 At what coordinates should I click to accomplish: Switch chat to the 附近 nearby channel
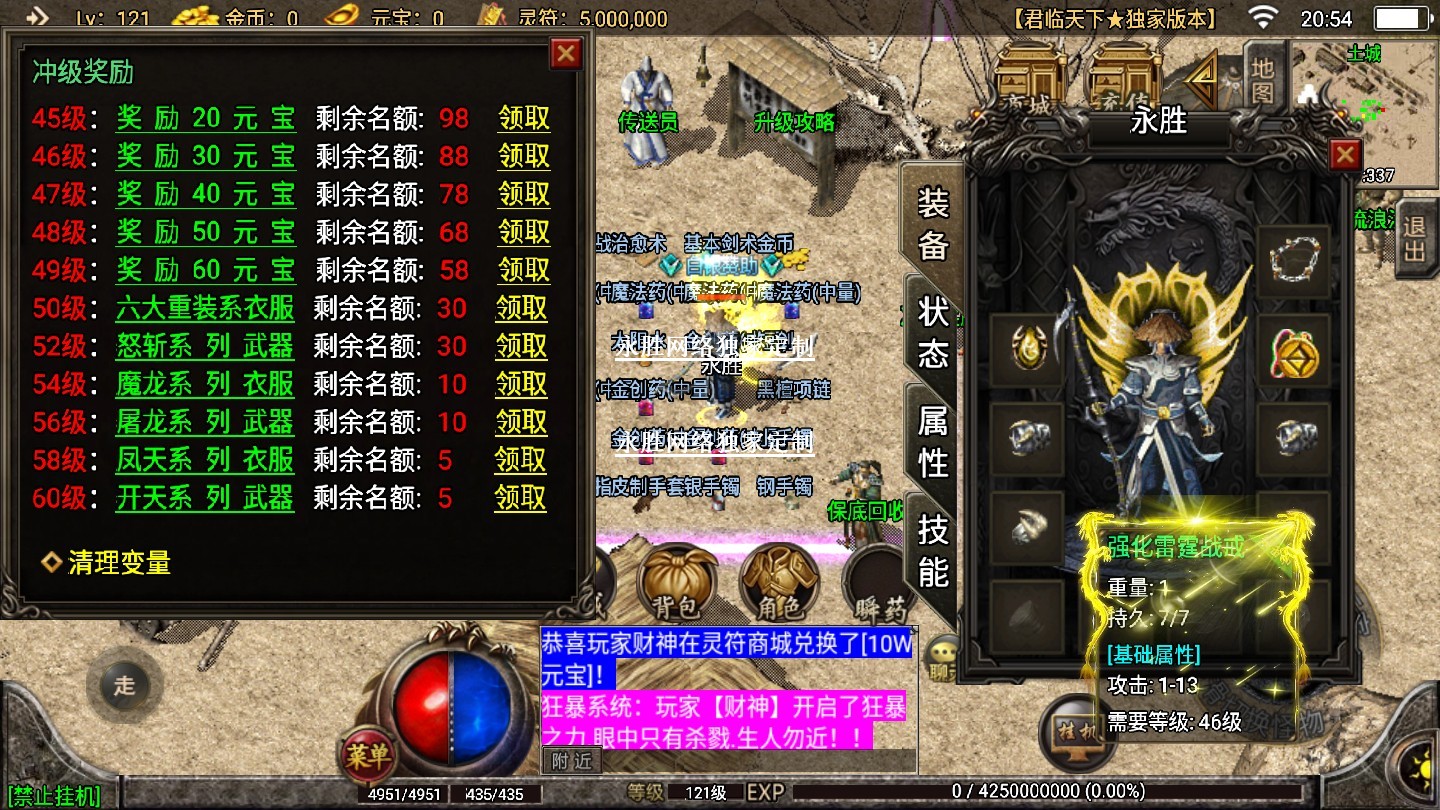(x=572, y=760)
